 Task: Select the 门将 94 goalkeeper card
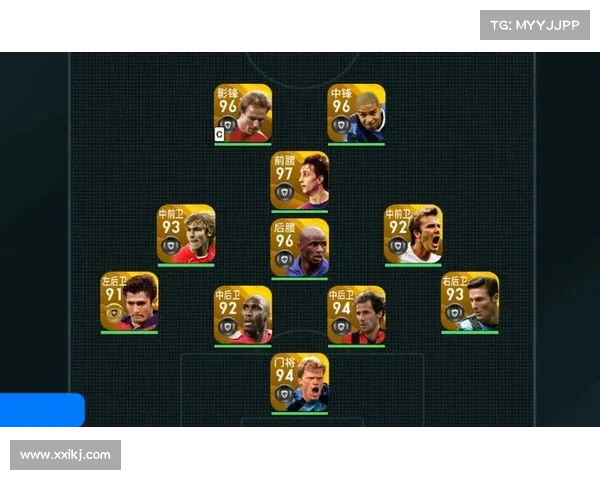pyautogui.click(x=299, y=382)
